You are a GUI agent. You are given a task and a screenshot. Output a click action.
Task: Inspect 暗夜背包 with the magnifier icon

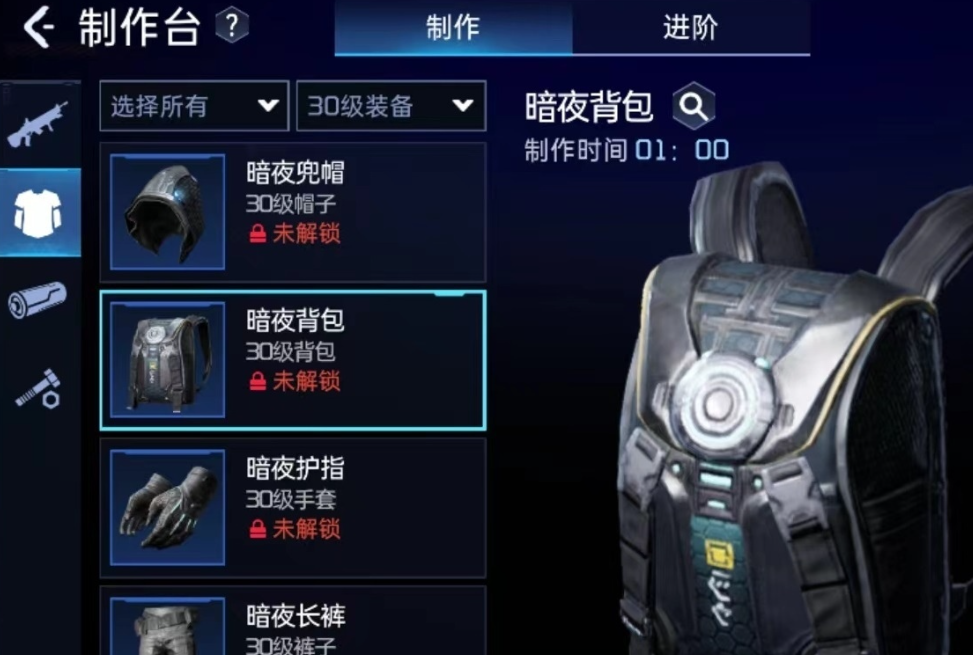click(693, 106)
